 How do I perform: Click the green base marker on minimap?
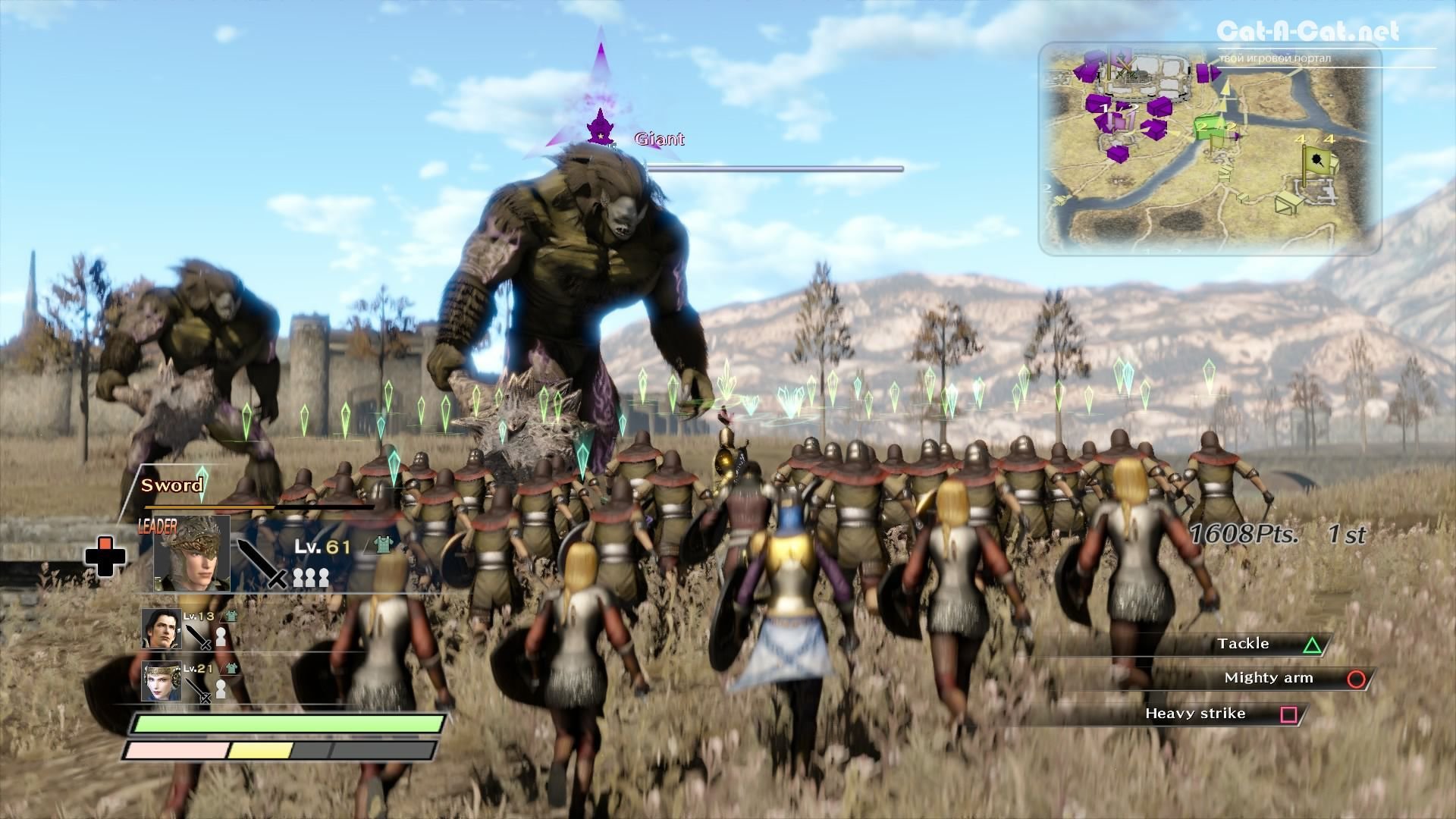tap(1209, 130)
